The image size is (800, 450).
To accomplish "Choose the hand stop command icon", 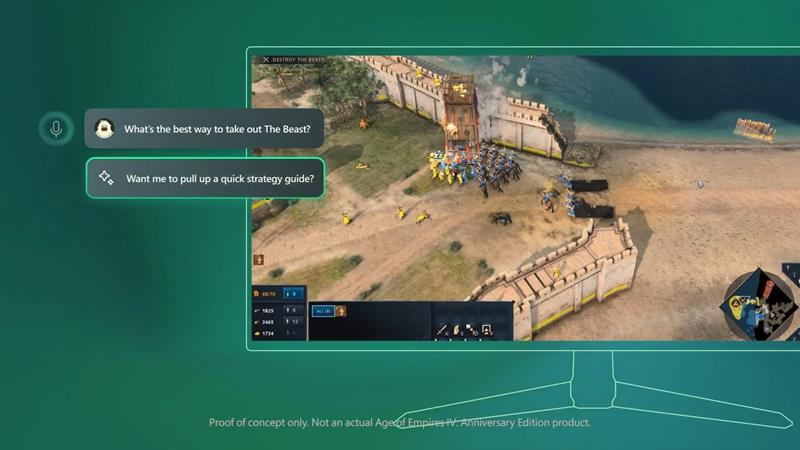I will (x=457, y=329).
